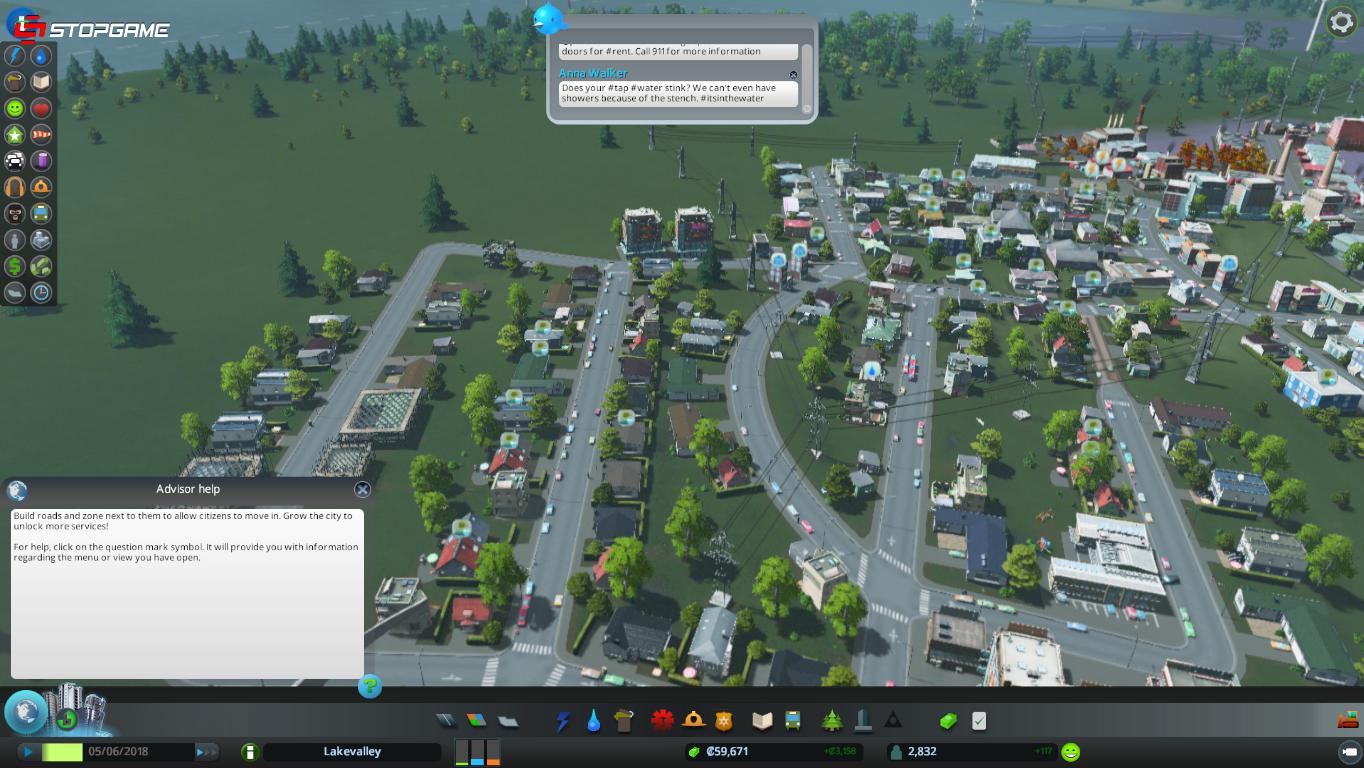Open the traffic info view
Screen dimensions: 1364x768
tap(16, 160)
